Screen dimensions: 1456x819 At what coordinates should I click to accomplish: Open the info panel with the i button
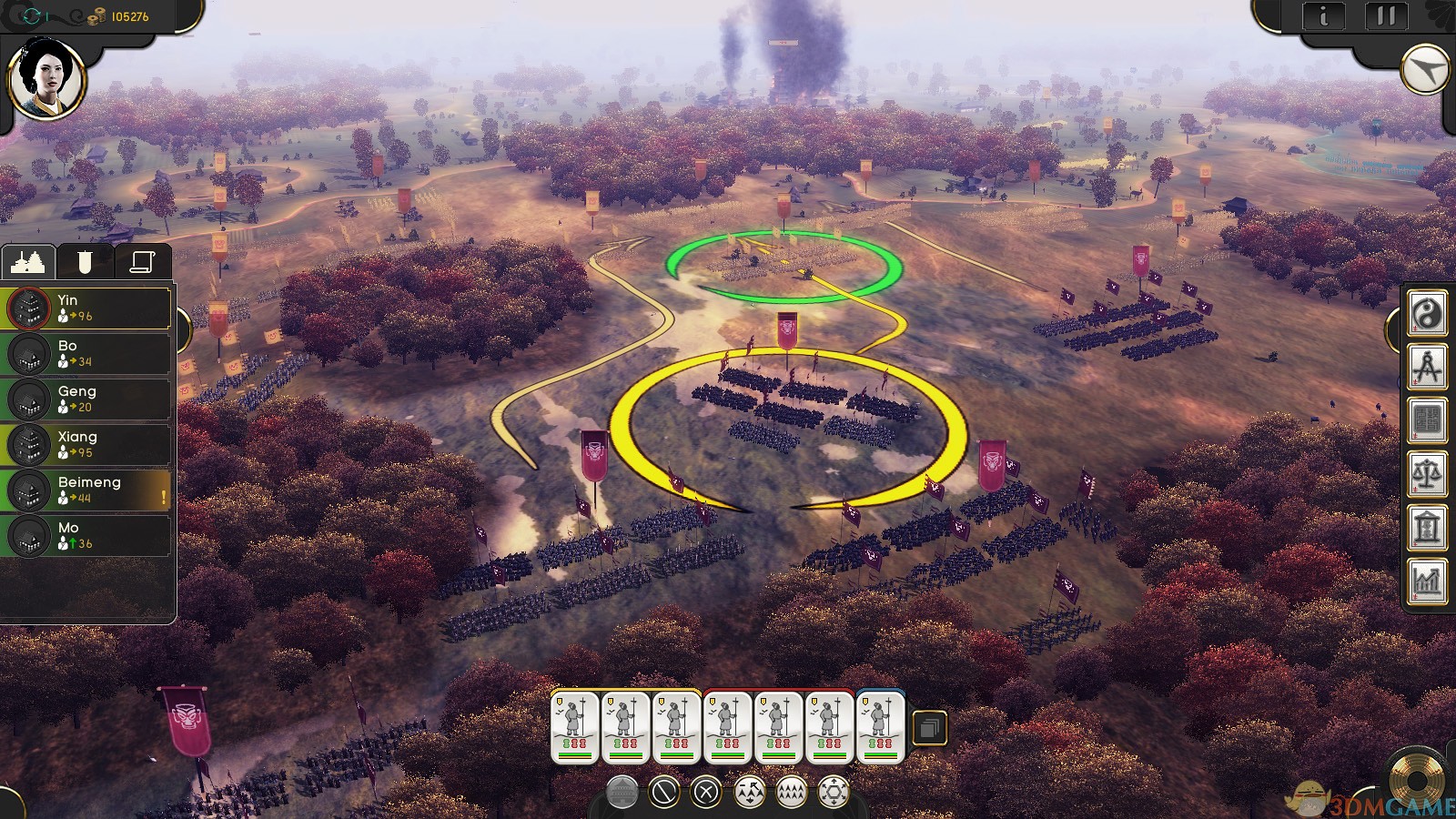tap(1323, 16)
